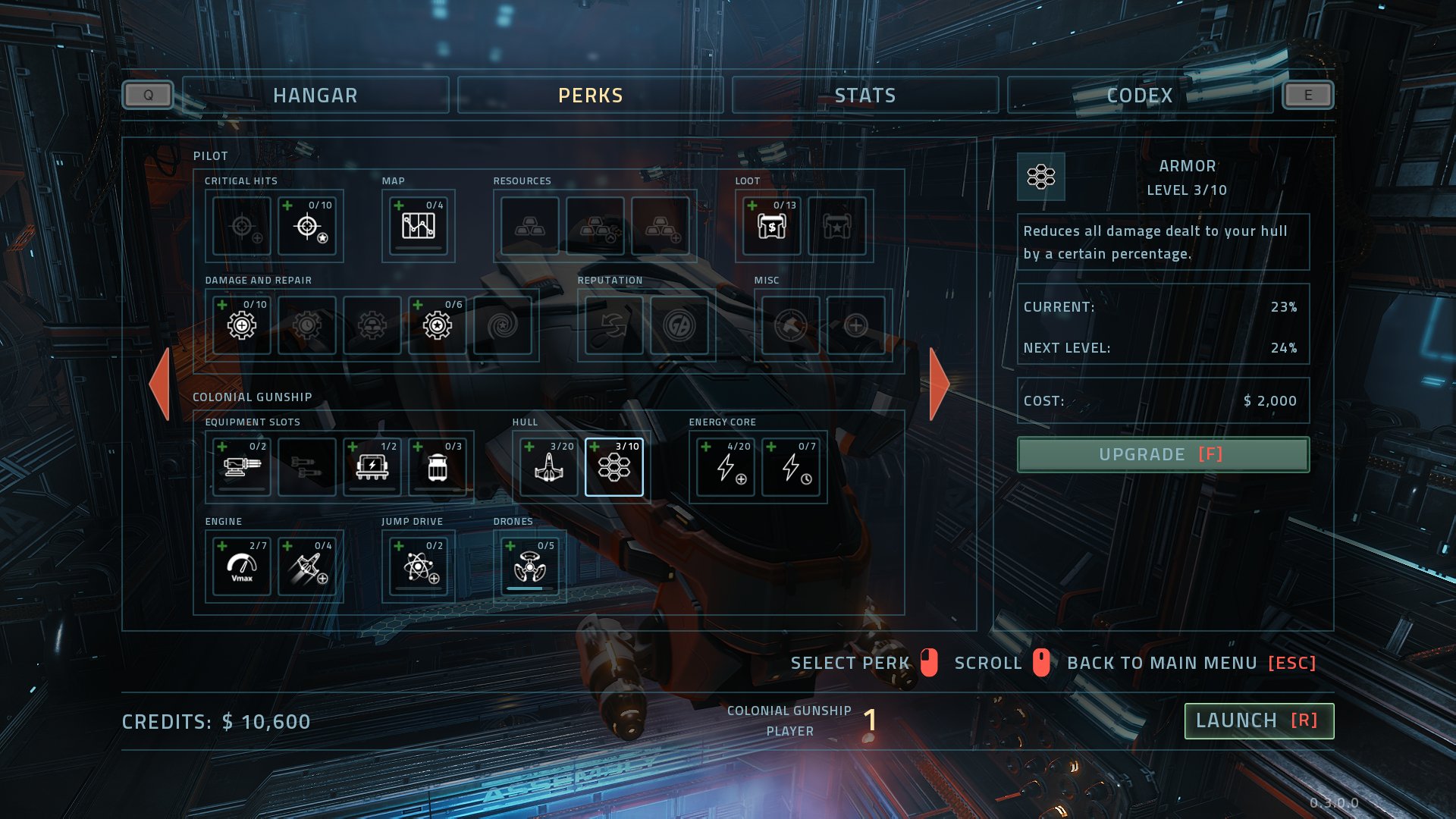Switch to the Stats tab

[x=864, y=96]
